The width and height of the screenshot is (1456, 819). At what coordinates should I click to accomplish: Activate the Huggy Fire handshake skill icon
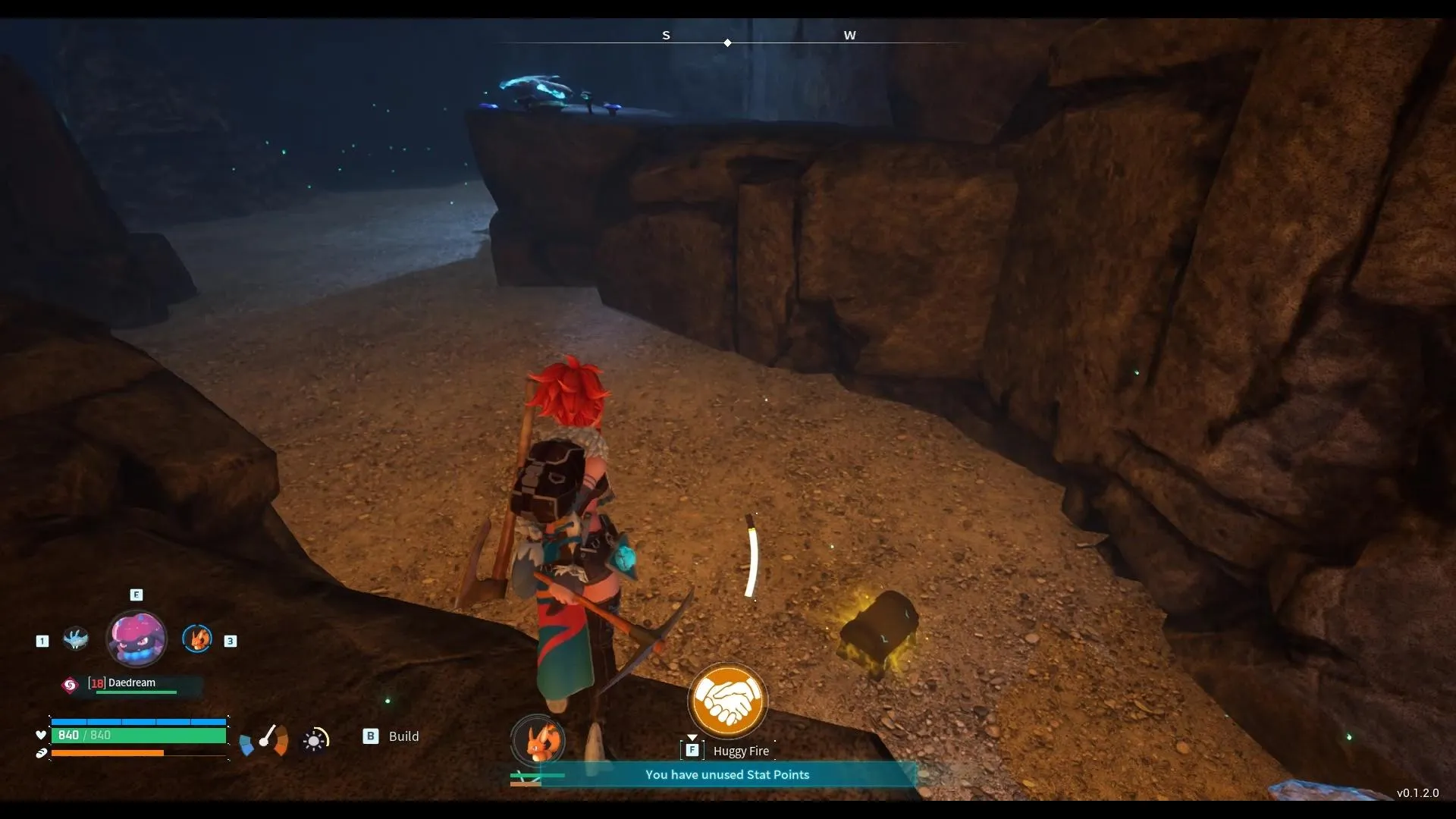click(x=727, y=701)
